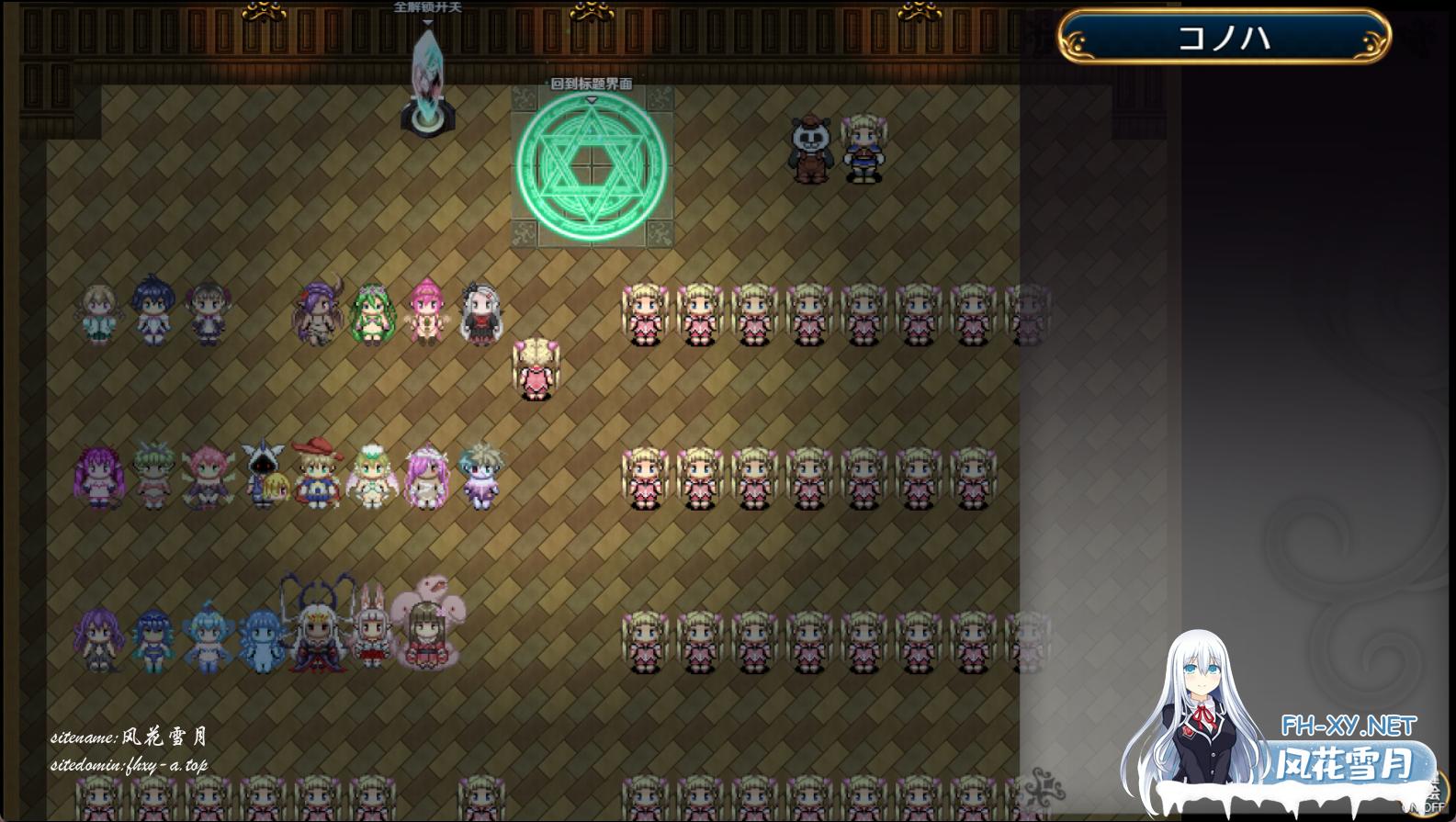Toggle the round ON/OFF button
Image resolution: width=1456 pixels, height=822 pixels.
pyautogui.click(x=1433, y=794)
